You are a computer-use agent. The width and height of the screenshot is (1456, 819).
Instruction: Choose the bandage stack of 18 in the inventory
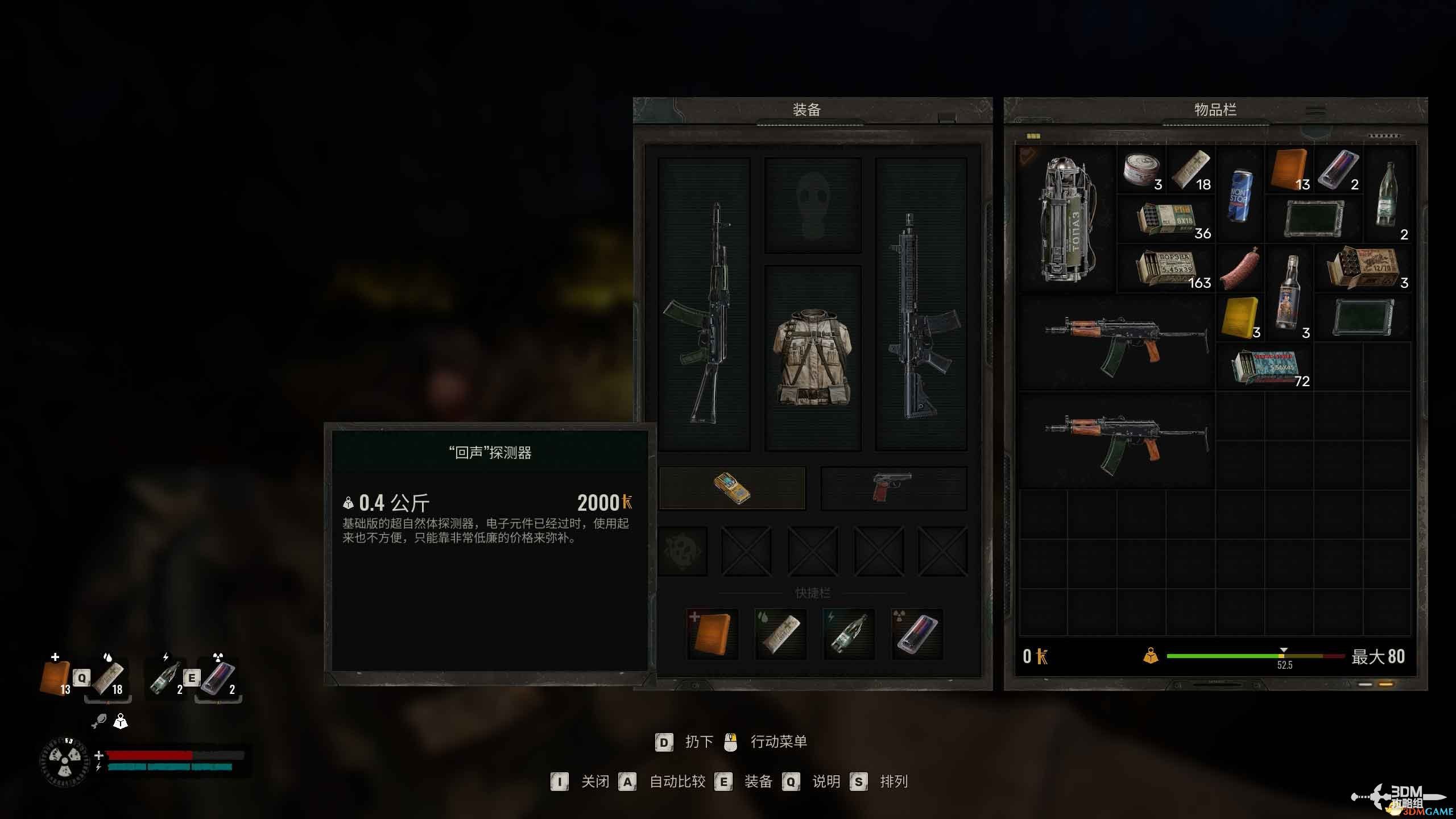point(1191,169)
